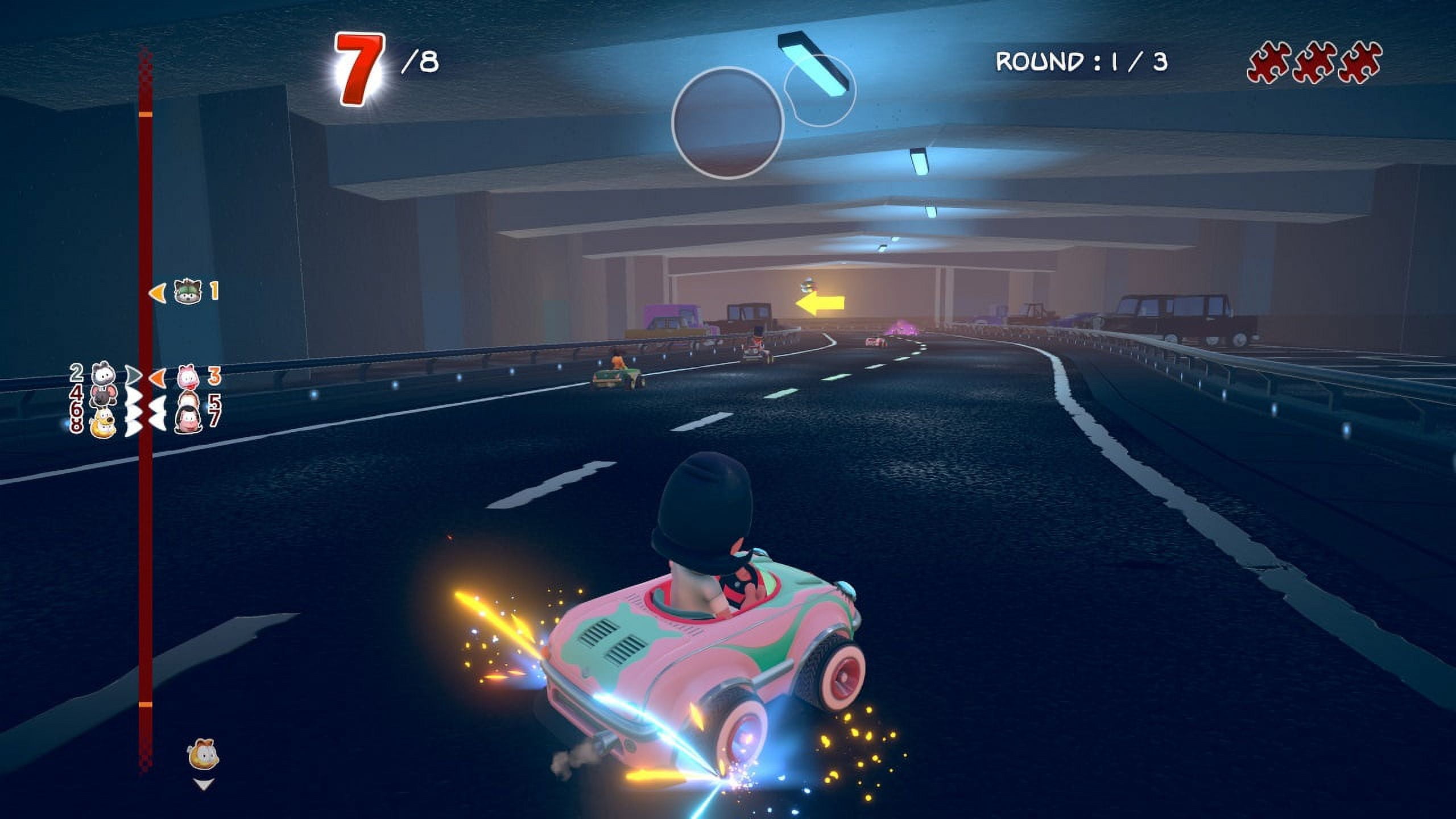Screen dimensions: 1456x819
Task: Expand the chevron below Garfield's portrait
Action: tap(202, 784)
